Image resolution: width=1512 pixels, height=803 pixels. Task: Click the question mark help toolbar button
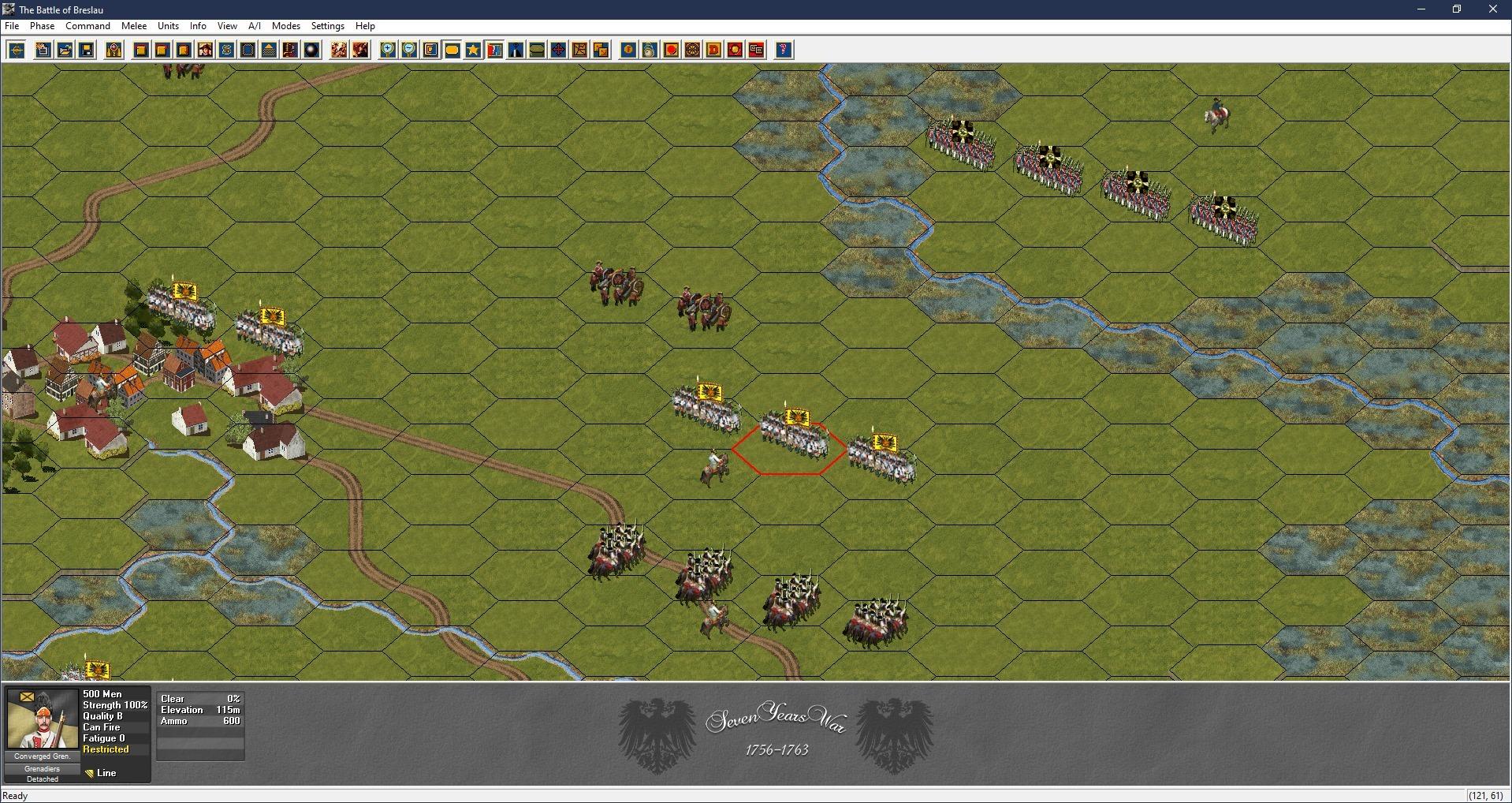783,50
